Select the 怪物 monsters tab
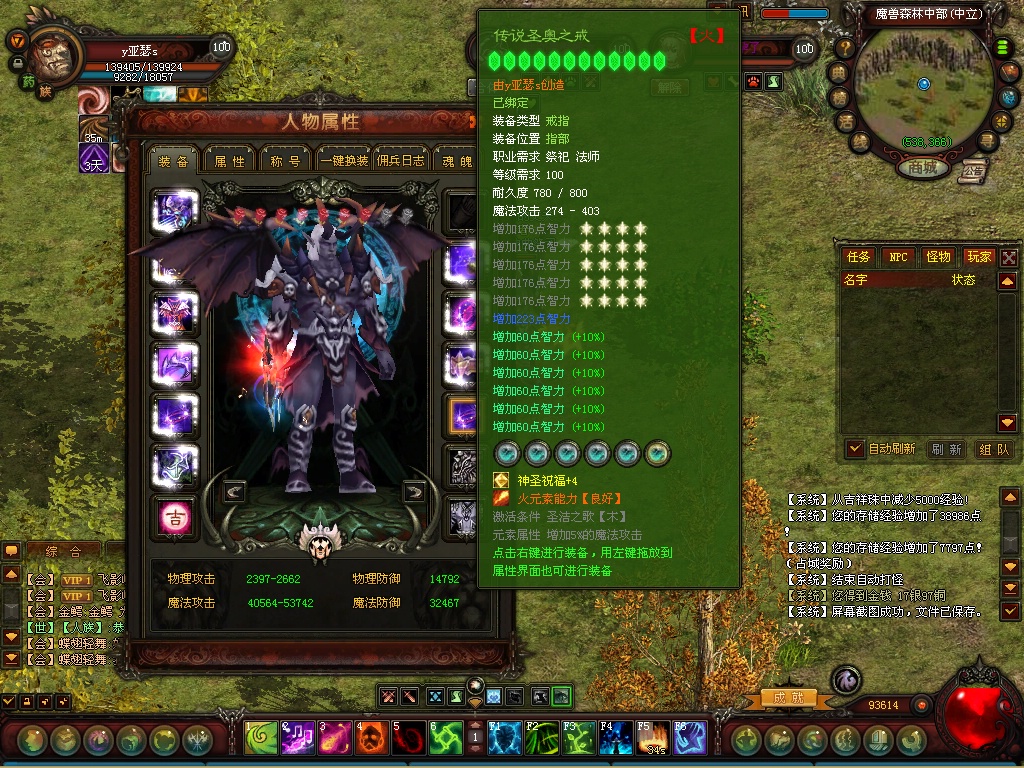The image size is (1024, 768). (938, 257)
